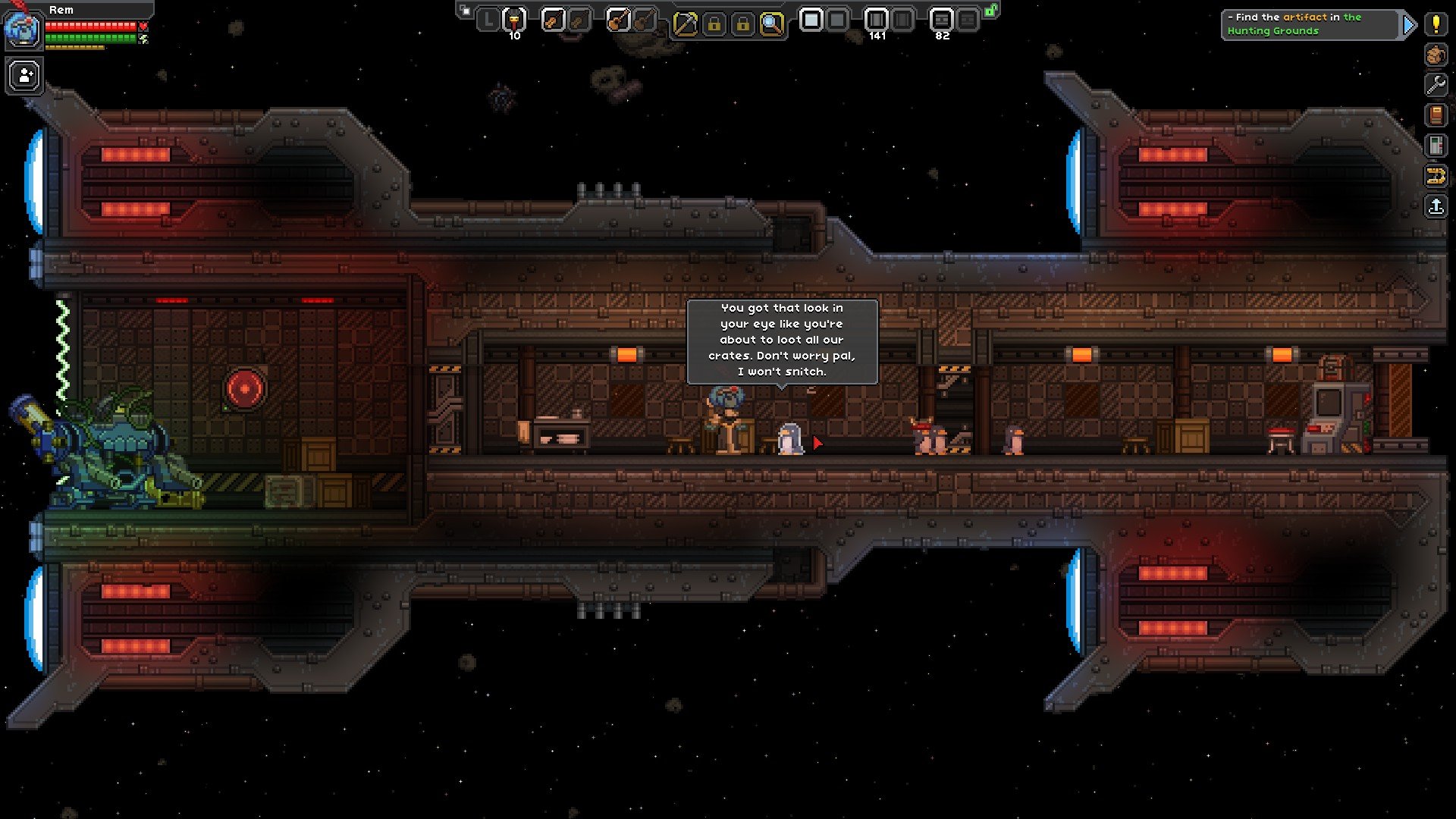Select the bright violin hotbar slot
This screenshot has width=1456, height=819.
tap(553, 20)
